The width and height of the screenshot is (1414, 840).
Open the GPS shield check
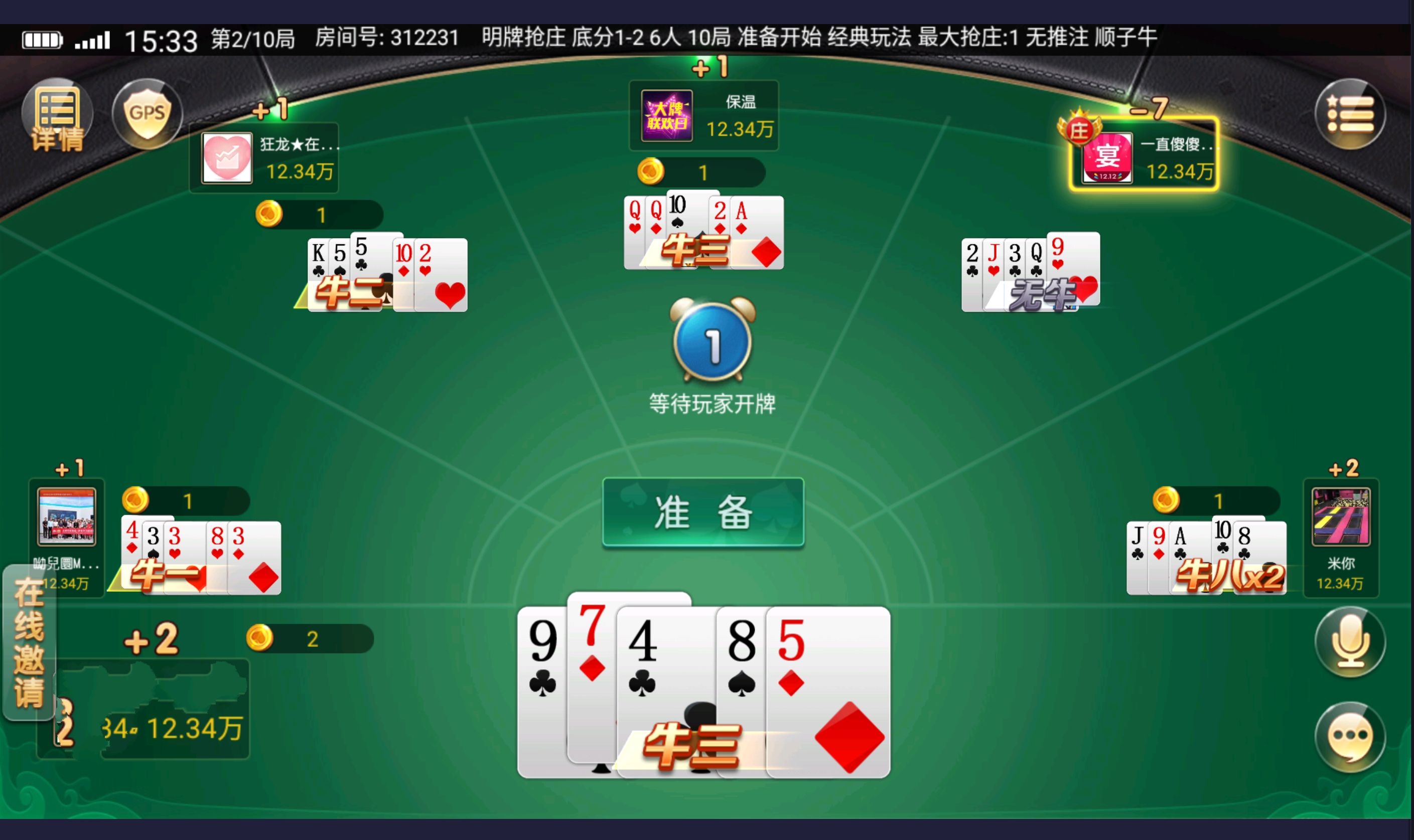[x=147, y=113]
